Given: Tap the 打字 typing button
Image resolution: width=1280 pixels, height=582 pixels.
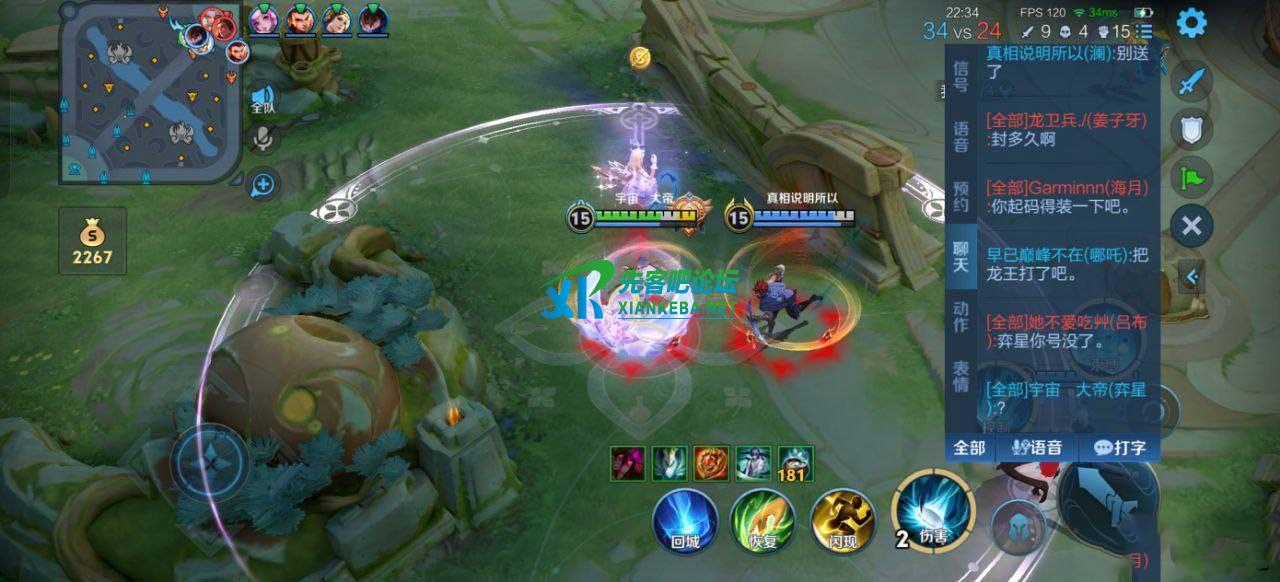Looking at the screenshot, I should pos(1120,448).
